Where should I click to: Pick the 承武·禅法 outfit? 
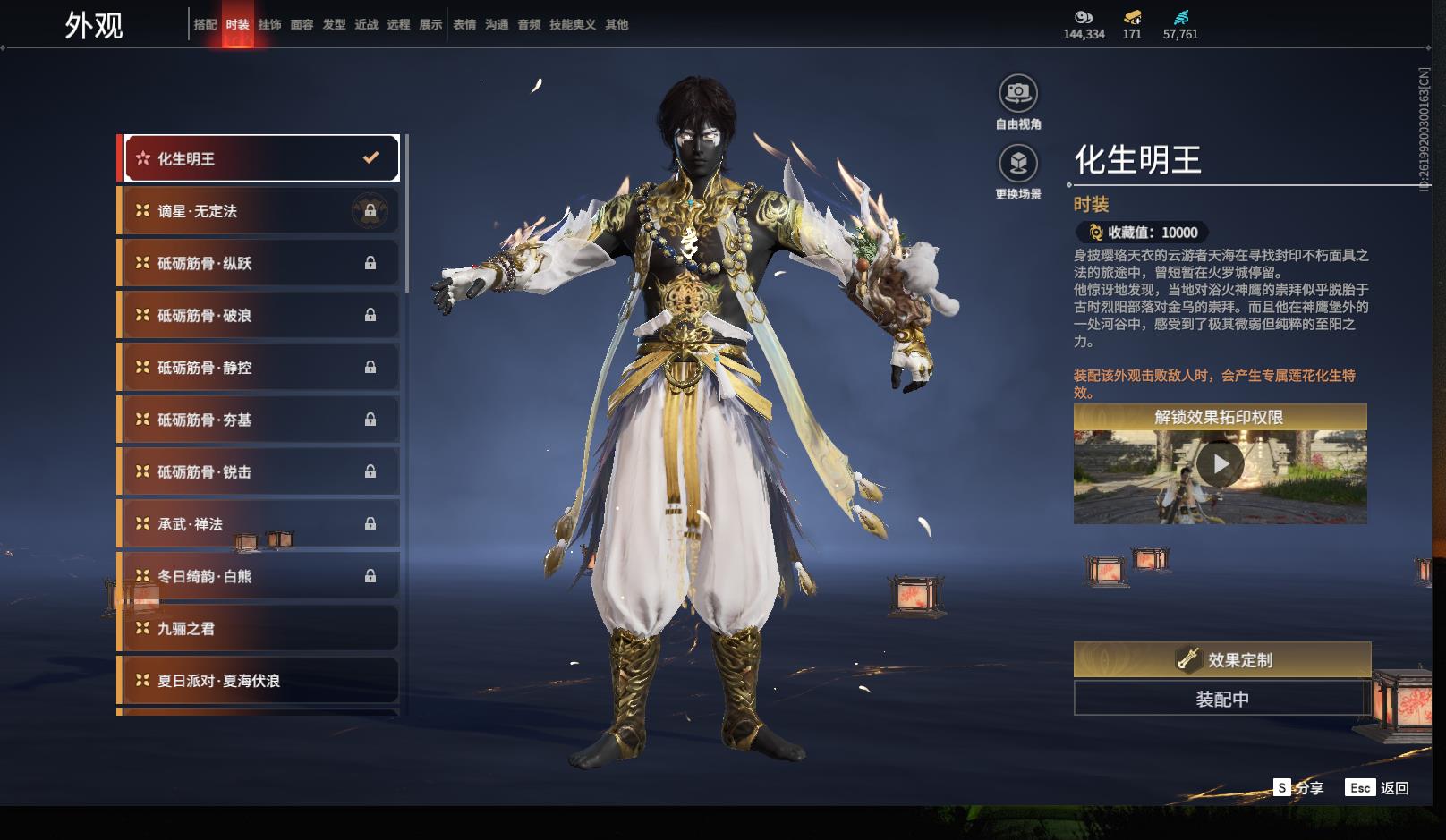coord(260,524)
